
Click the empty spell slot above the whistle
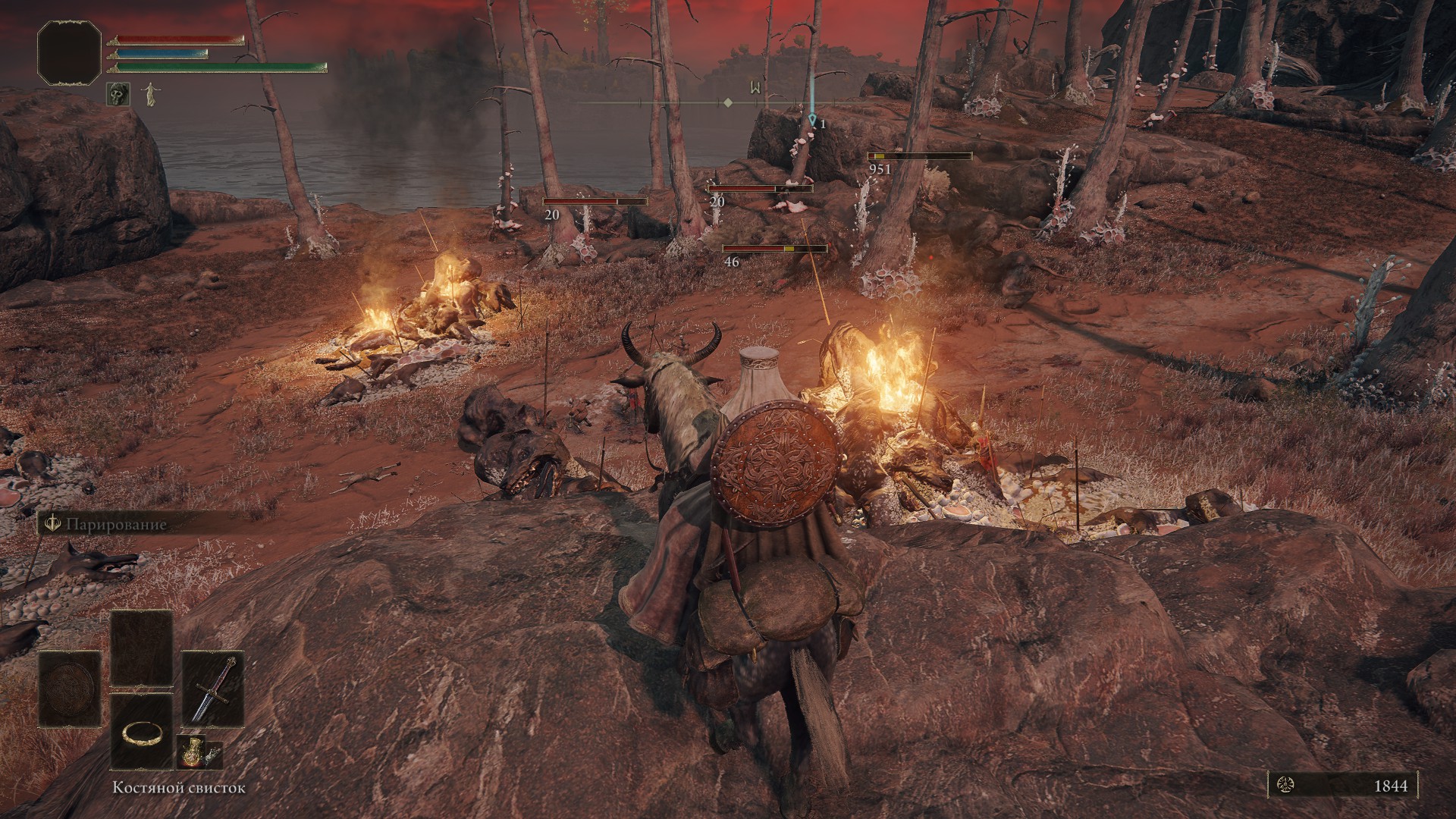(x=141, y=647)
